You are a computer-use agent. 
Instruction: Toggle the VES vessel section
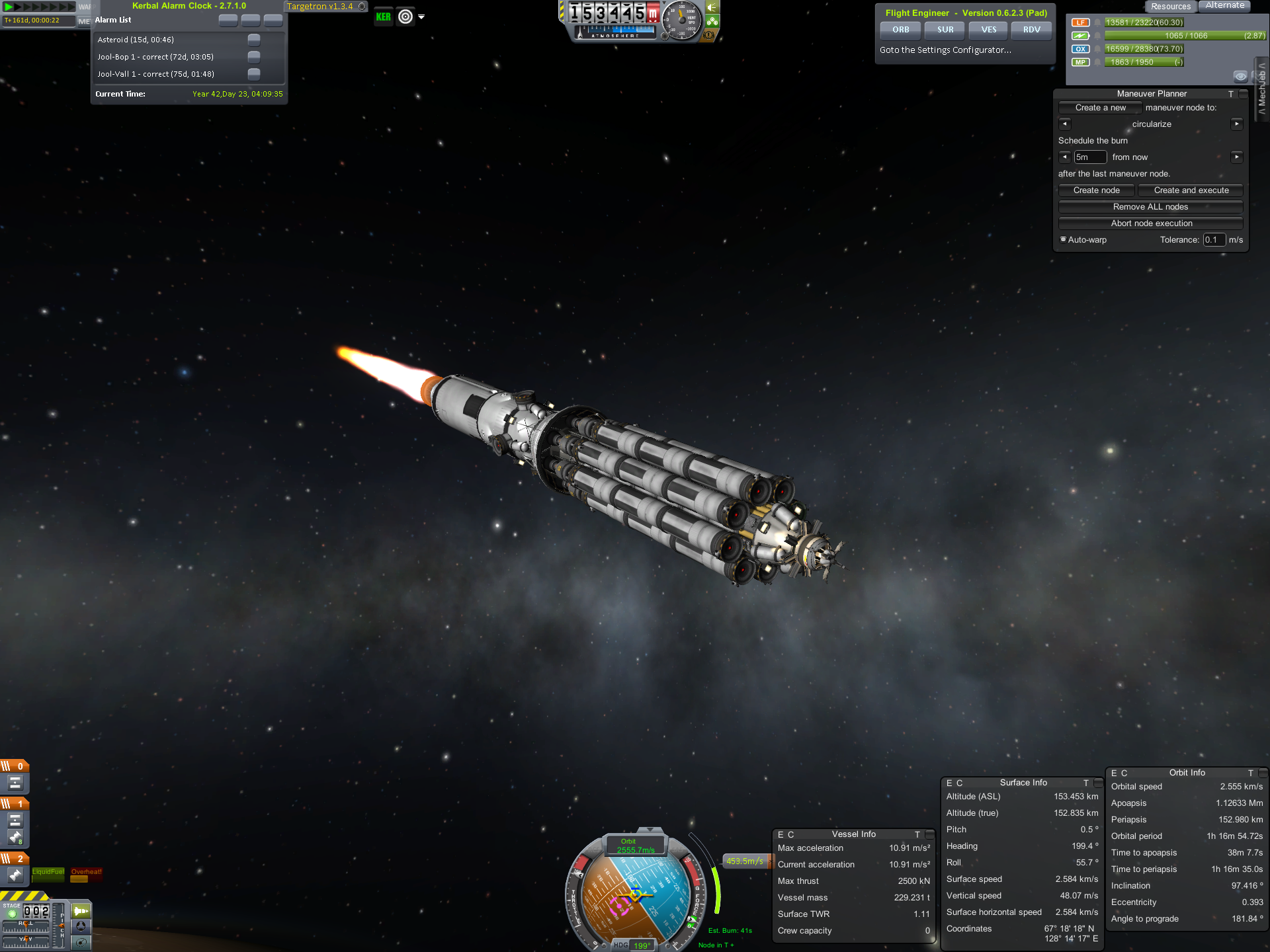988,30
